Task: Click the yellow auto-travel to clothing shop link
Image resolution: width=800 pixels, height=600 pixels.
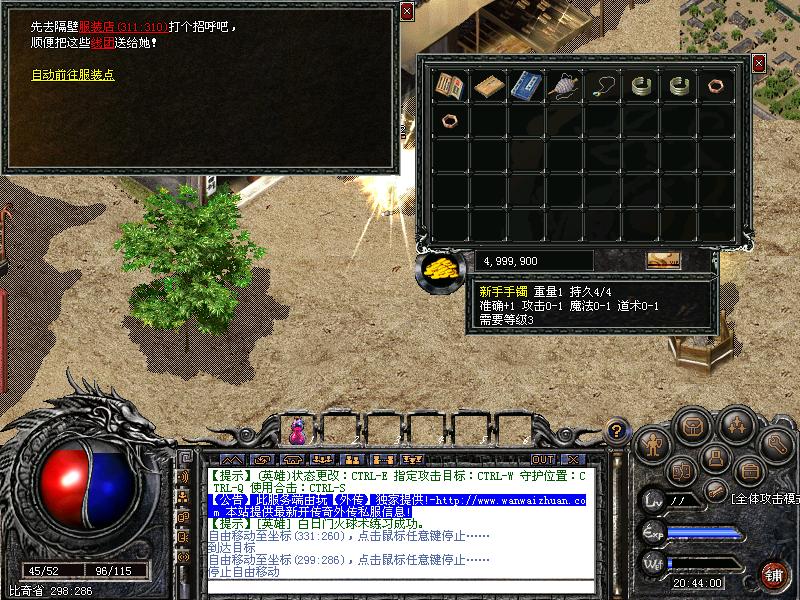Action: click(73, 75)
